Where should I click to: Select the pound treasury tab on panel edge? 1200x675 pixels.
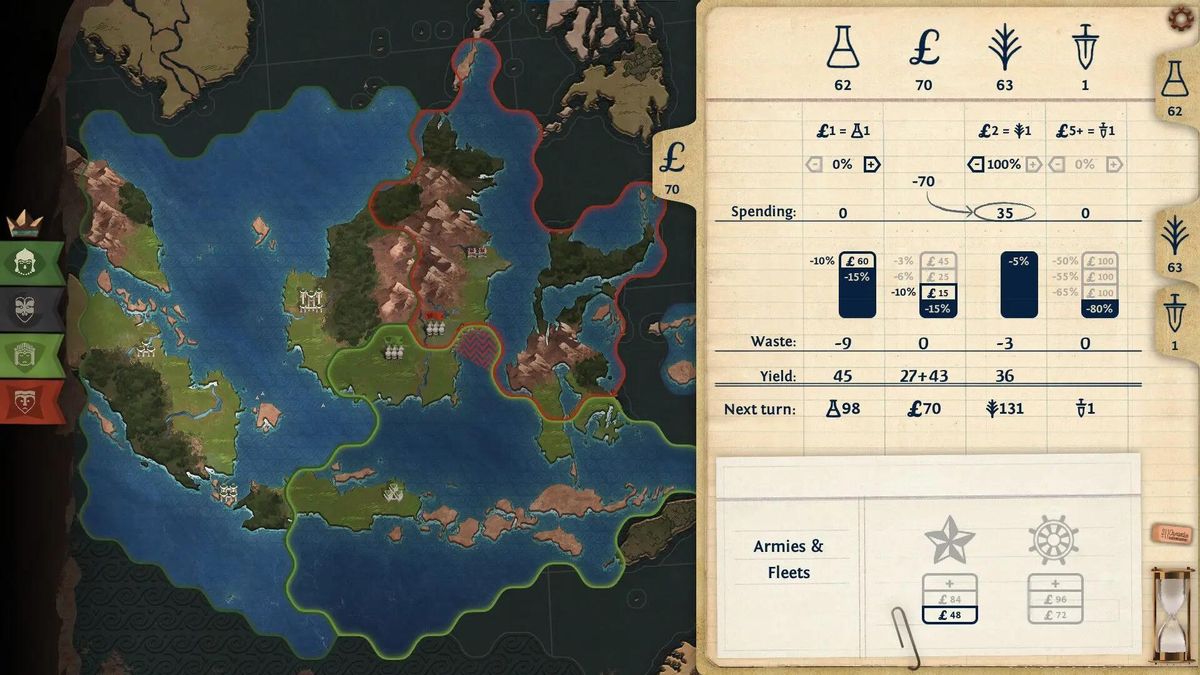[x=672, y=167]
